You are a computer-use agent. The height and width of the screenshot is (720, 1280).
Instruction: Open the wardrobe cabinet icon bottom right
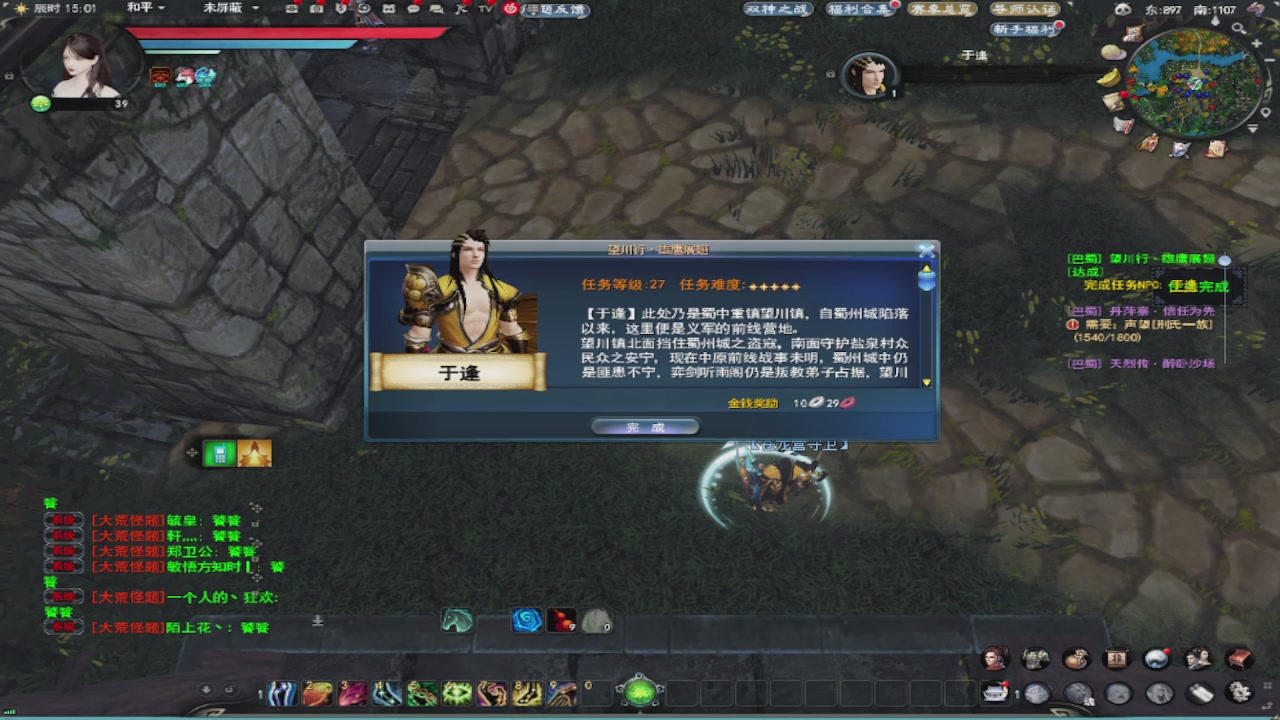[1116, 658]
